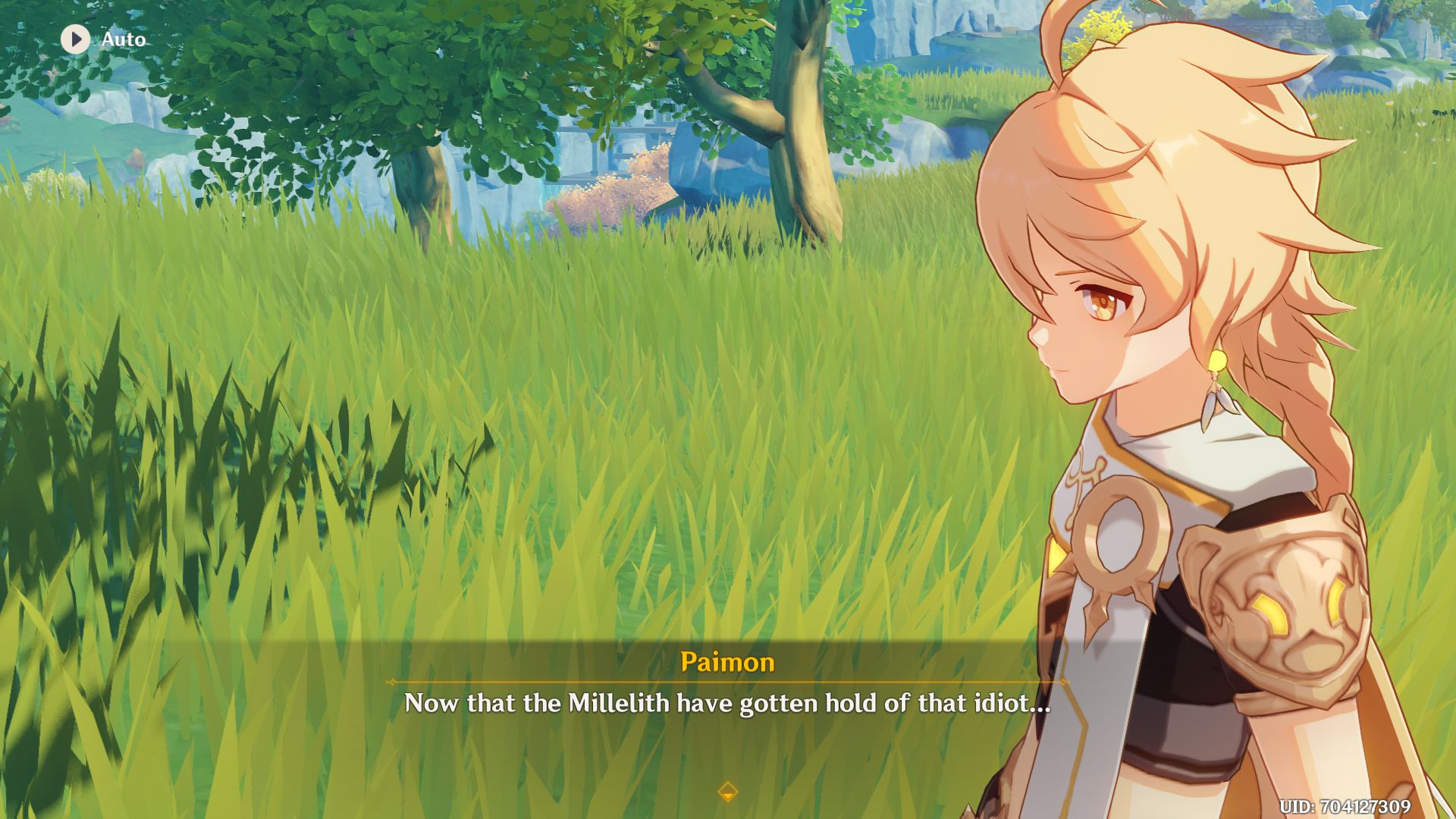Select the Paimon speaker name label
The width and height of the screenshot is (1456, 819).
(726, 663)
